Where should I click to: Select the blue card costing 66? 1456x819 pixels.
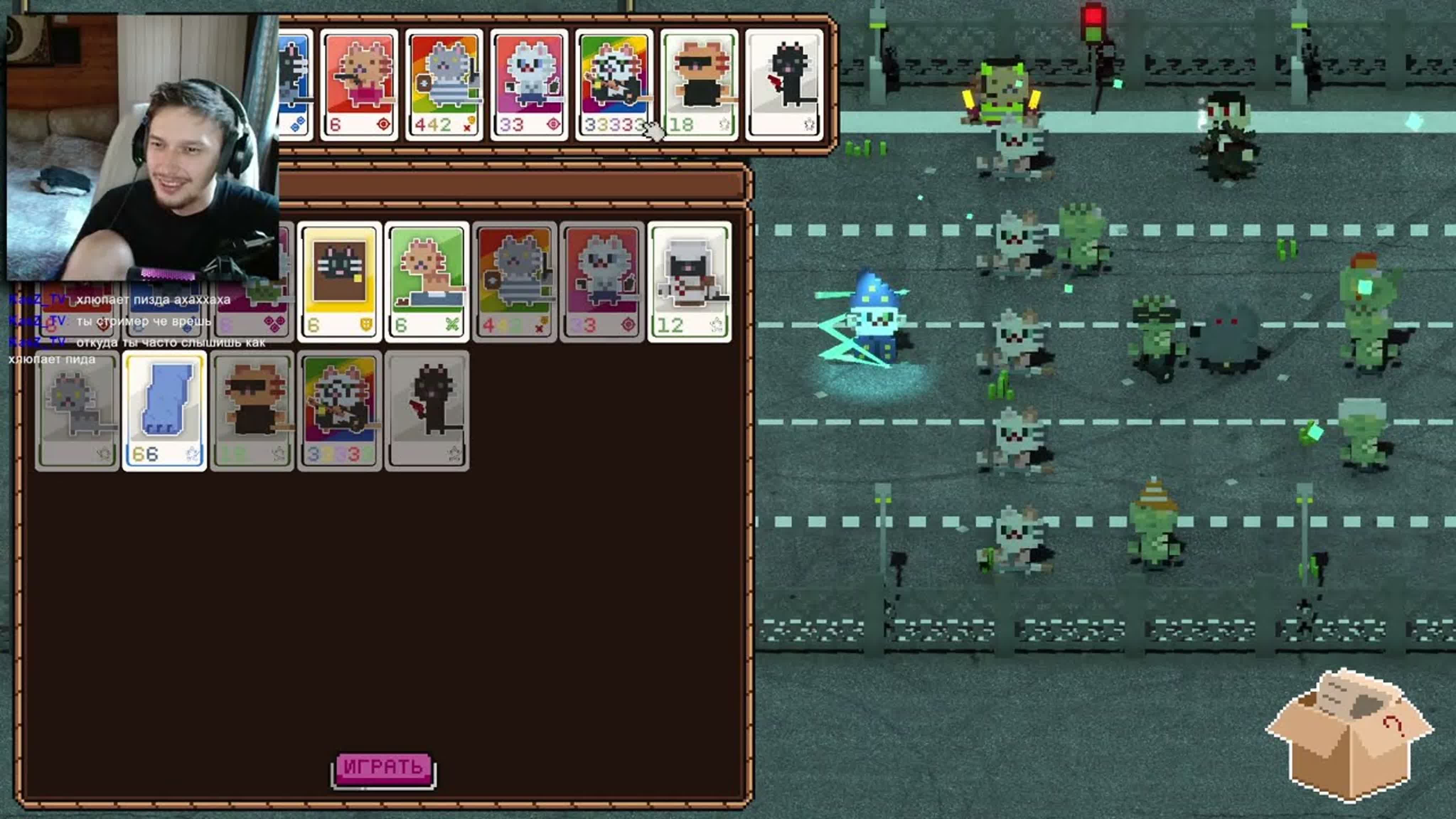tap(165, 411)
